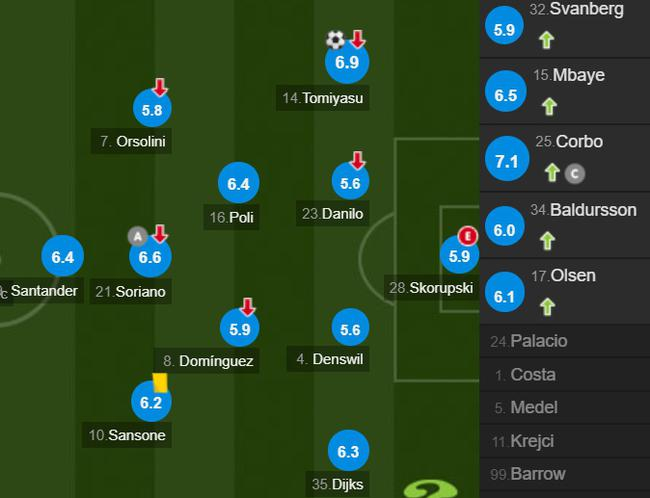The height and width of the screenshot is (498, 650).
Task: Click Poli's 6.4 rating circle
Action: pyautogui.click(x=238, y=184)
